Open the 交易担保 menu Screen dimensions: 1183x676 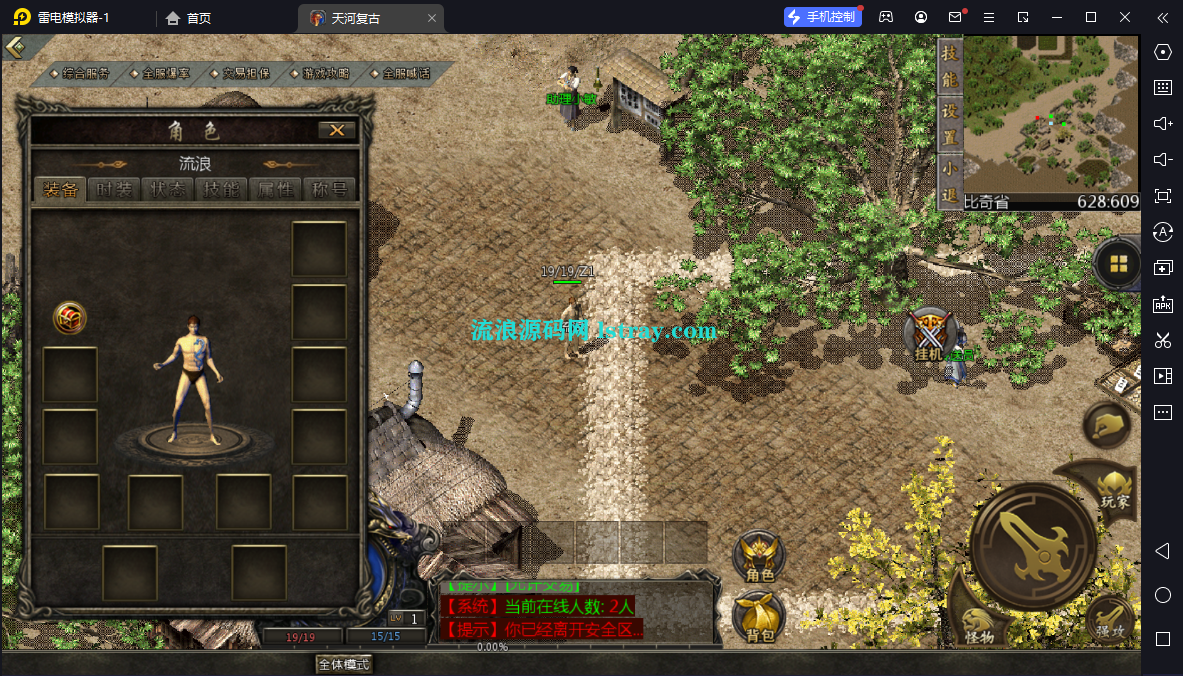click(x=246, y=73)
